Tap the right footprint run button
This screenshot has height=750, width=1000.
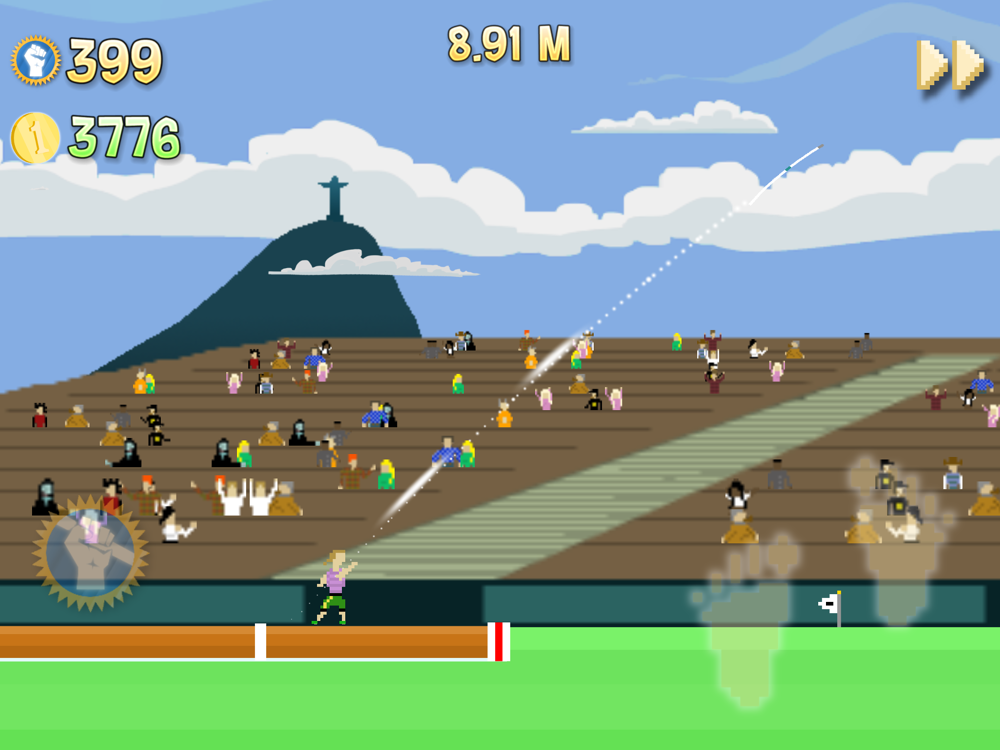897,540
